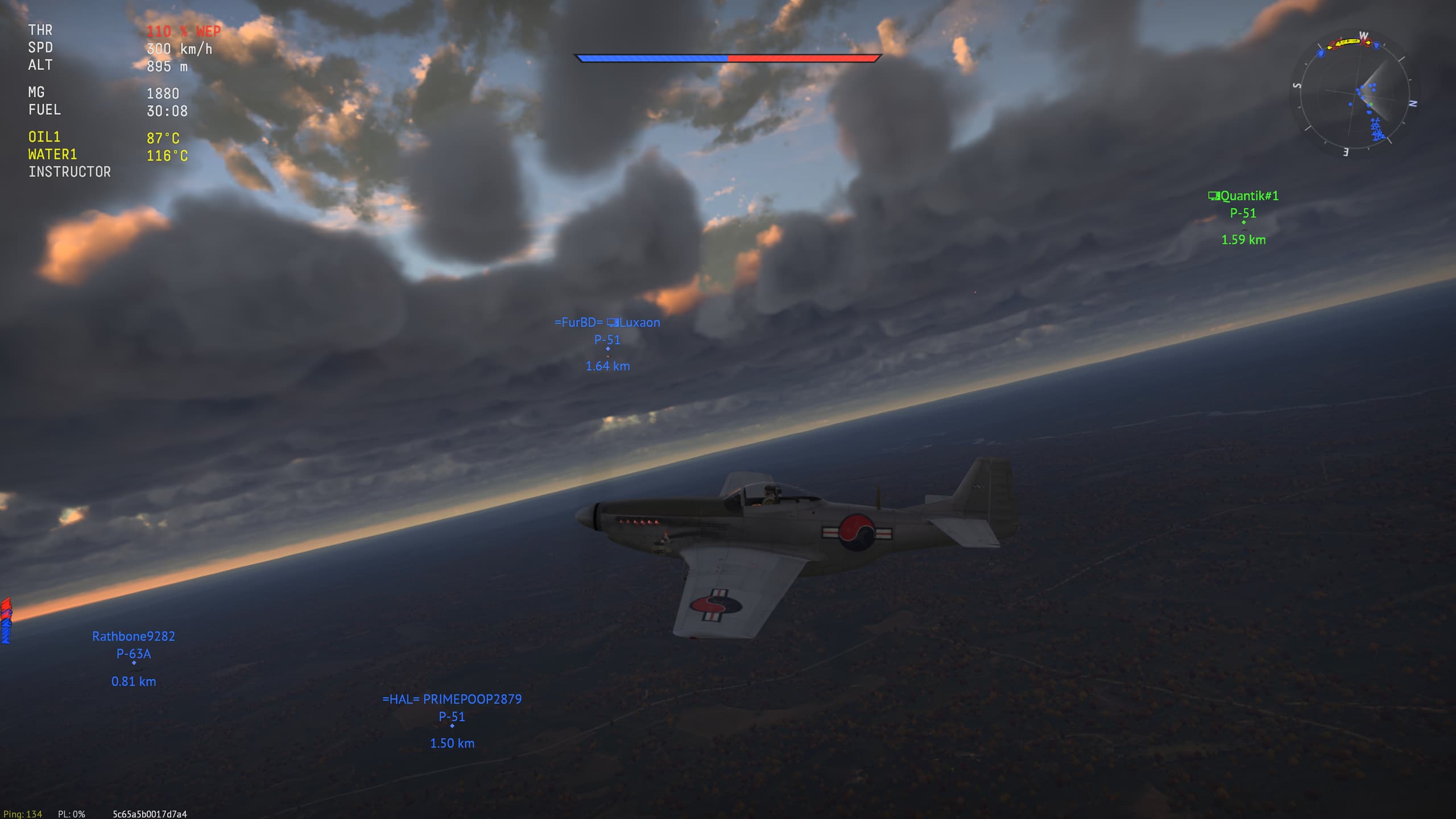The width and height of the screenshot is (1456, 819).
Task: Select Rathbone9282's P-63A marker
Action: [x=134, y=663]
